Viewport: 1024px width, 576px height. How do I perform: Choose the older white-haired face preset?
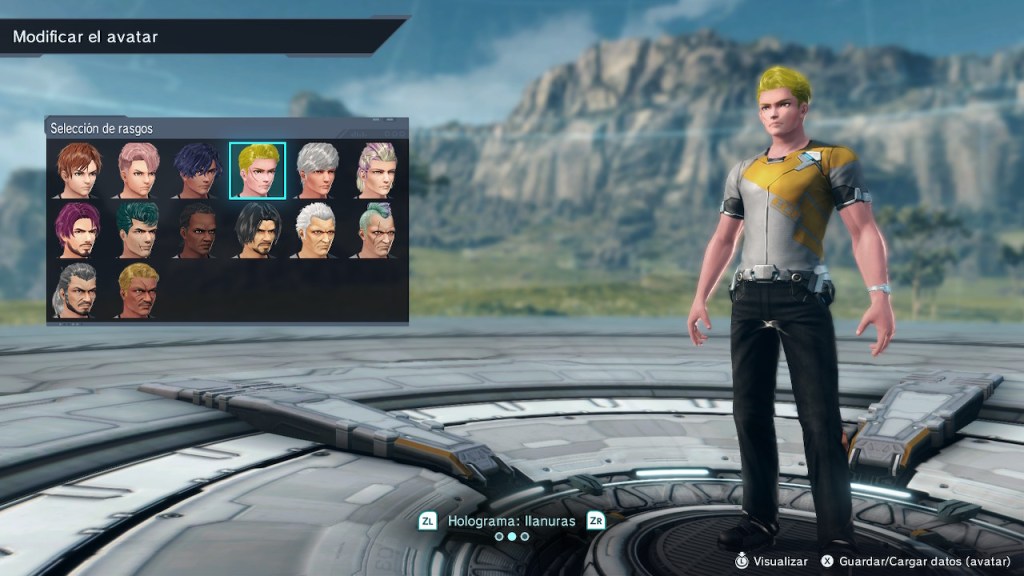317,230
